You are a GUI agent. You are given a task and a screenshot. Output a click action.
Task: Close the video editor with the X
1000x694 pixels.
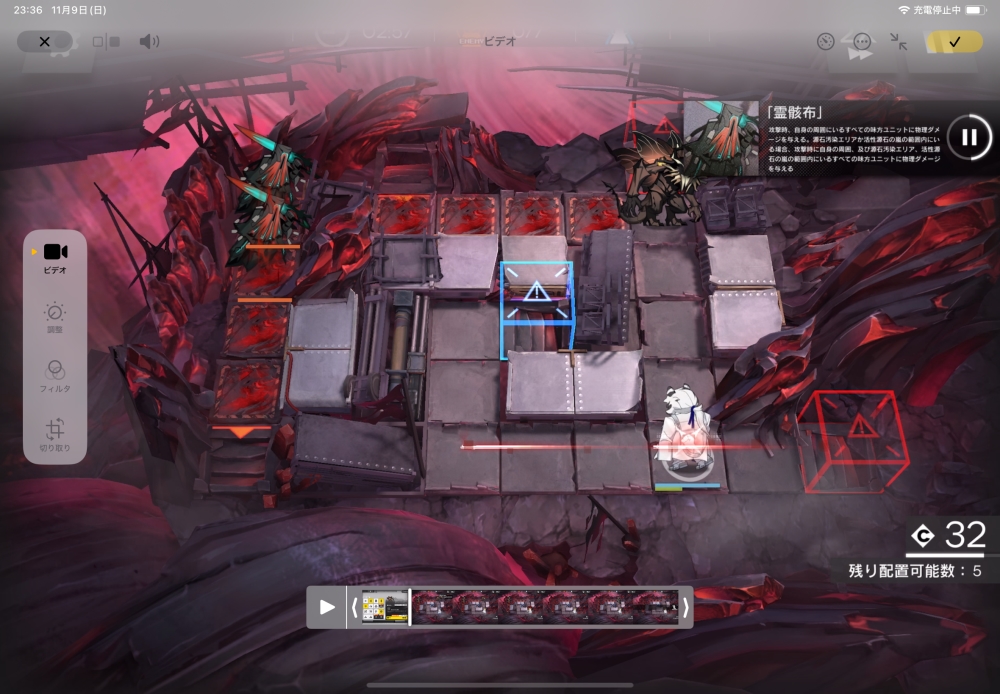pyautogui.click(x=44, y=41)
